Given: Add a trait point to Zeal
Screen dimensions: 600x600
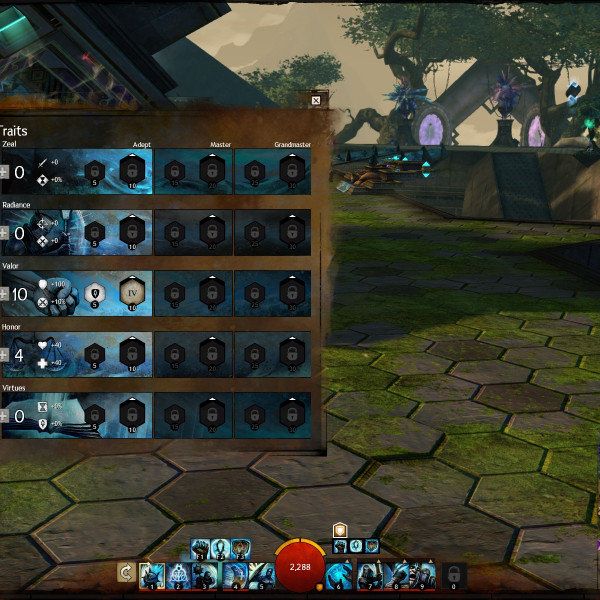Looking at the screenshot, I should pyautogui.click(x=4, y=172).
